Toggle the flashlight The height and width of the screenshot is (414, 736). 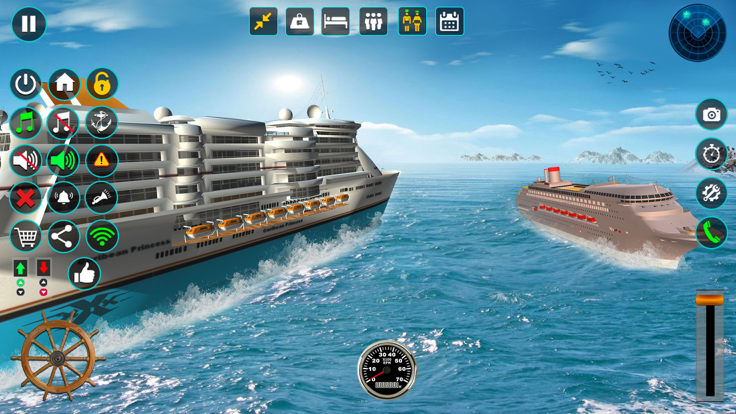[x=102, y=198]
